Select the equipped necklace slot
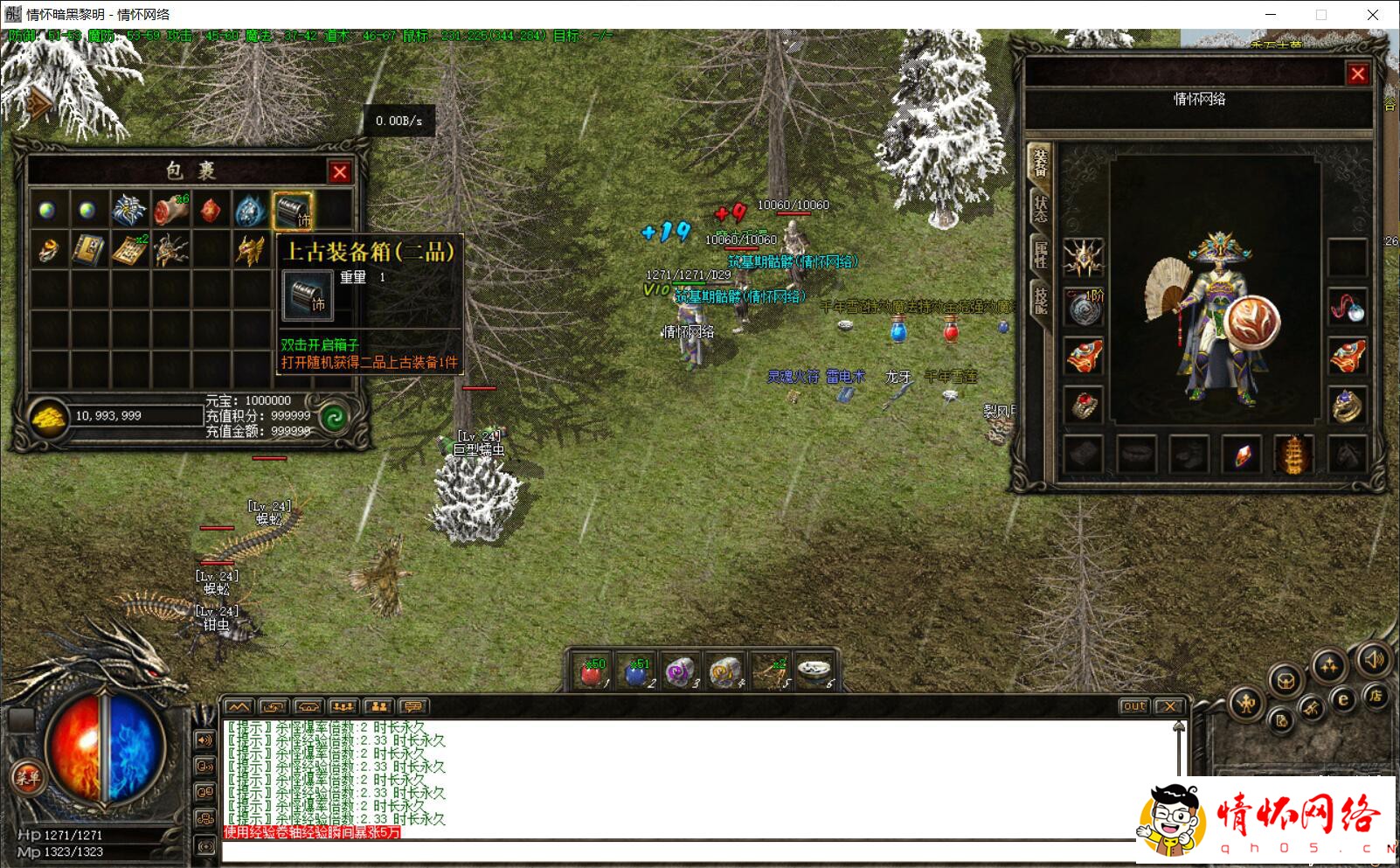Image resolution: width=1400 pixels, height=868 pixels. [1347, 307]
